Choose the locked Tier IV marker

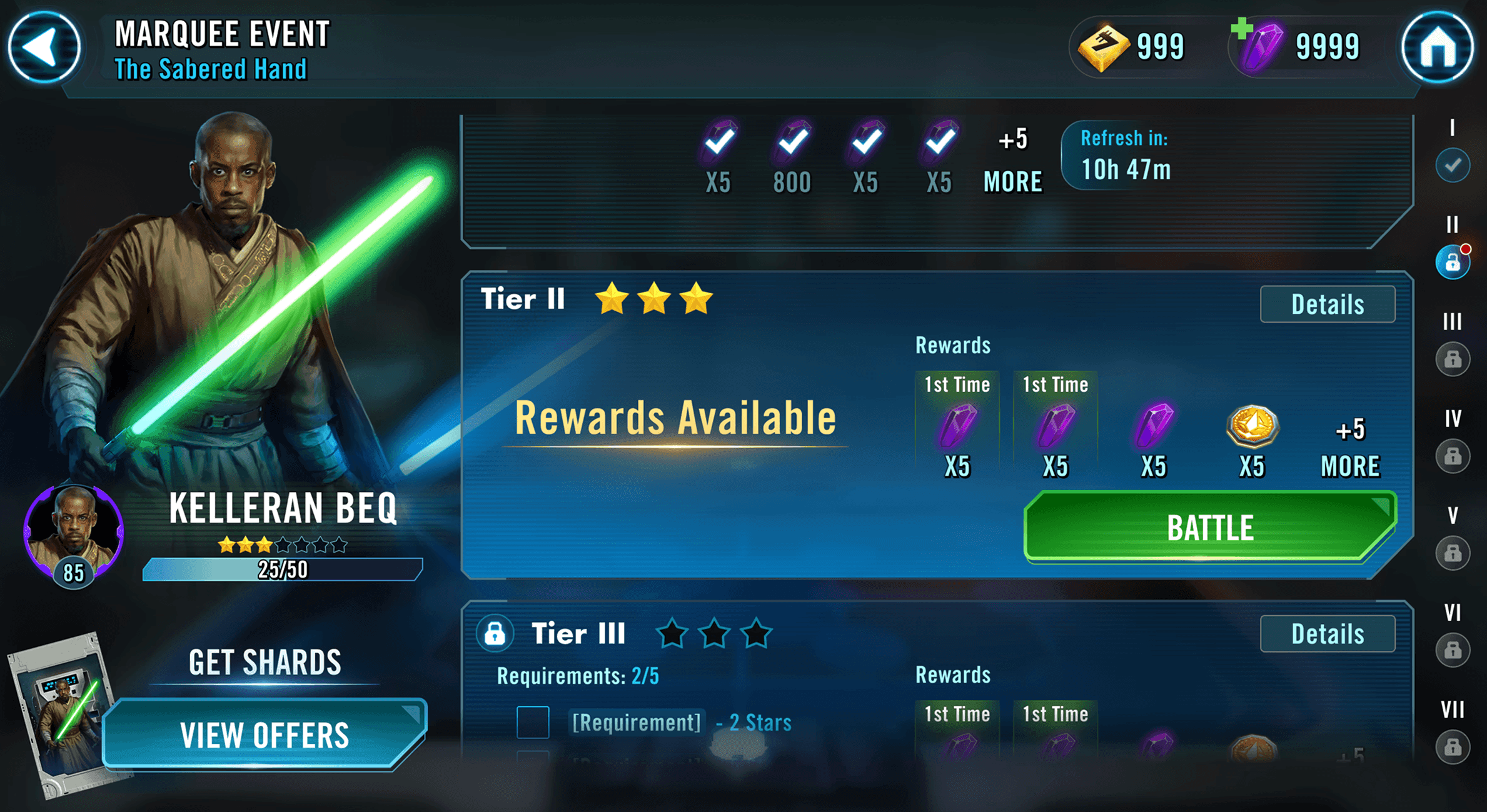pos(1452,456)
